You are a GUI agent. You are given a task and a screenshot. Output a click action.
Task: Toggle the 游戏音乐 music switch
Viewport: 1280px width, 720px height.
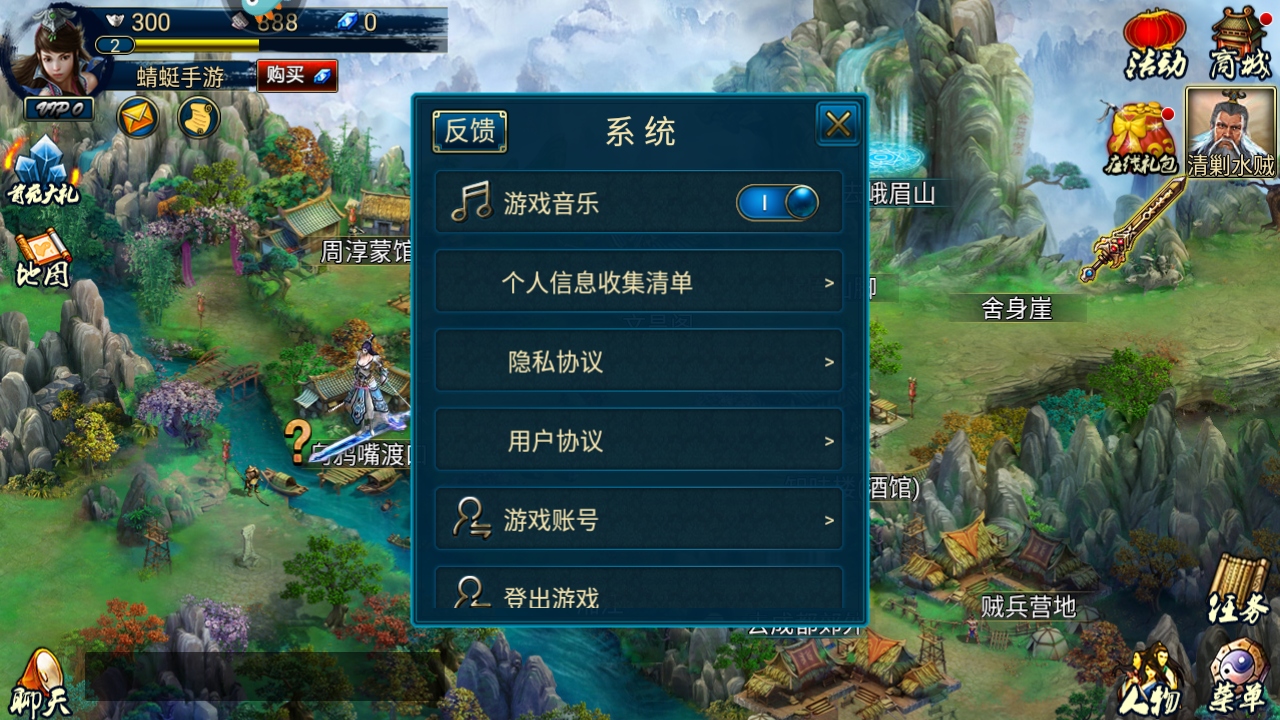[777, 203]
